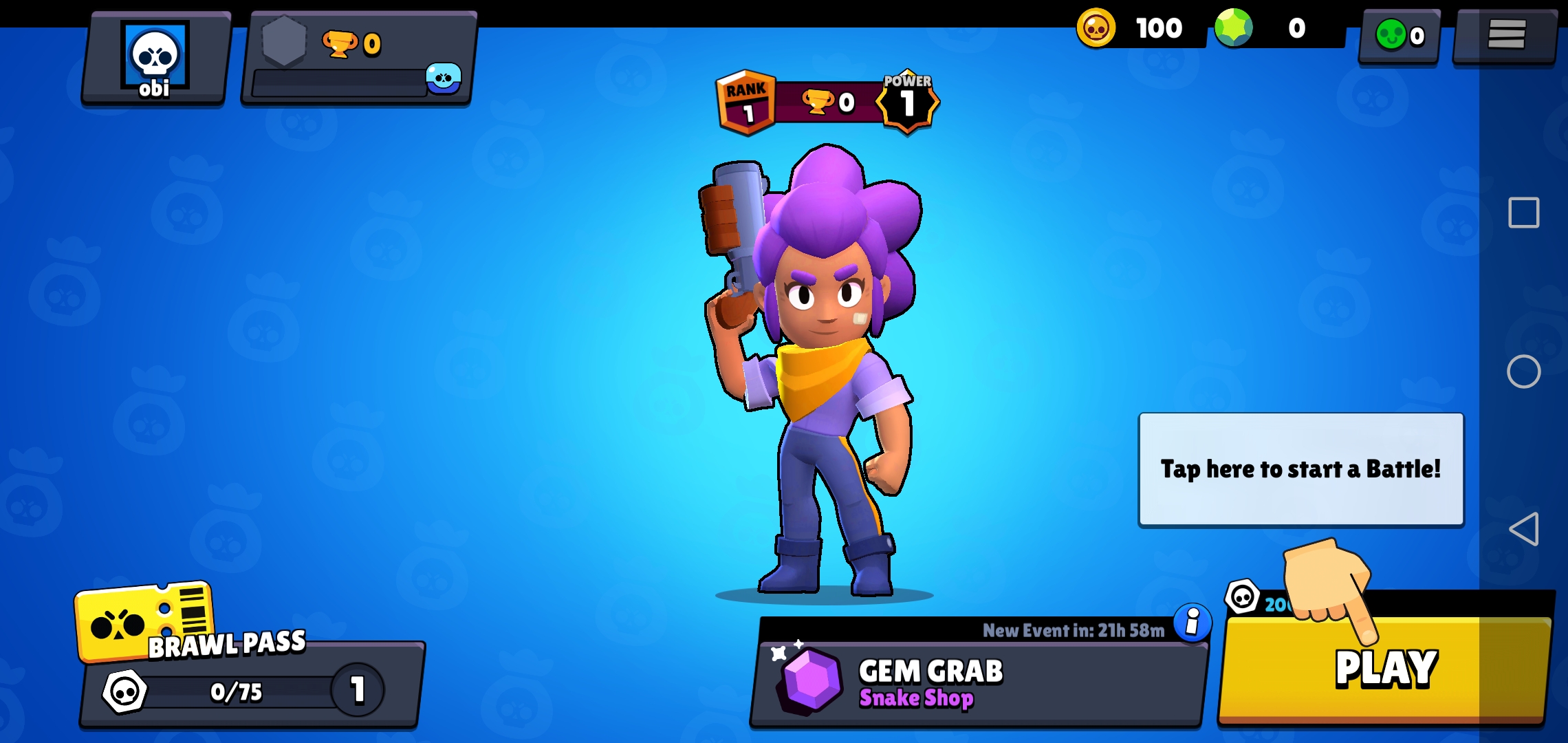The image size is (1568, 743).
Task: Open the friends list with green skull
Action: click(x=1398, y=35)
